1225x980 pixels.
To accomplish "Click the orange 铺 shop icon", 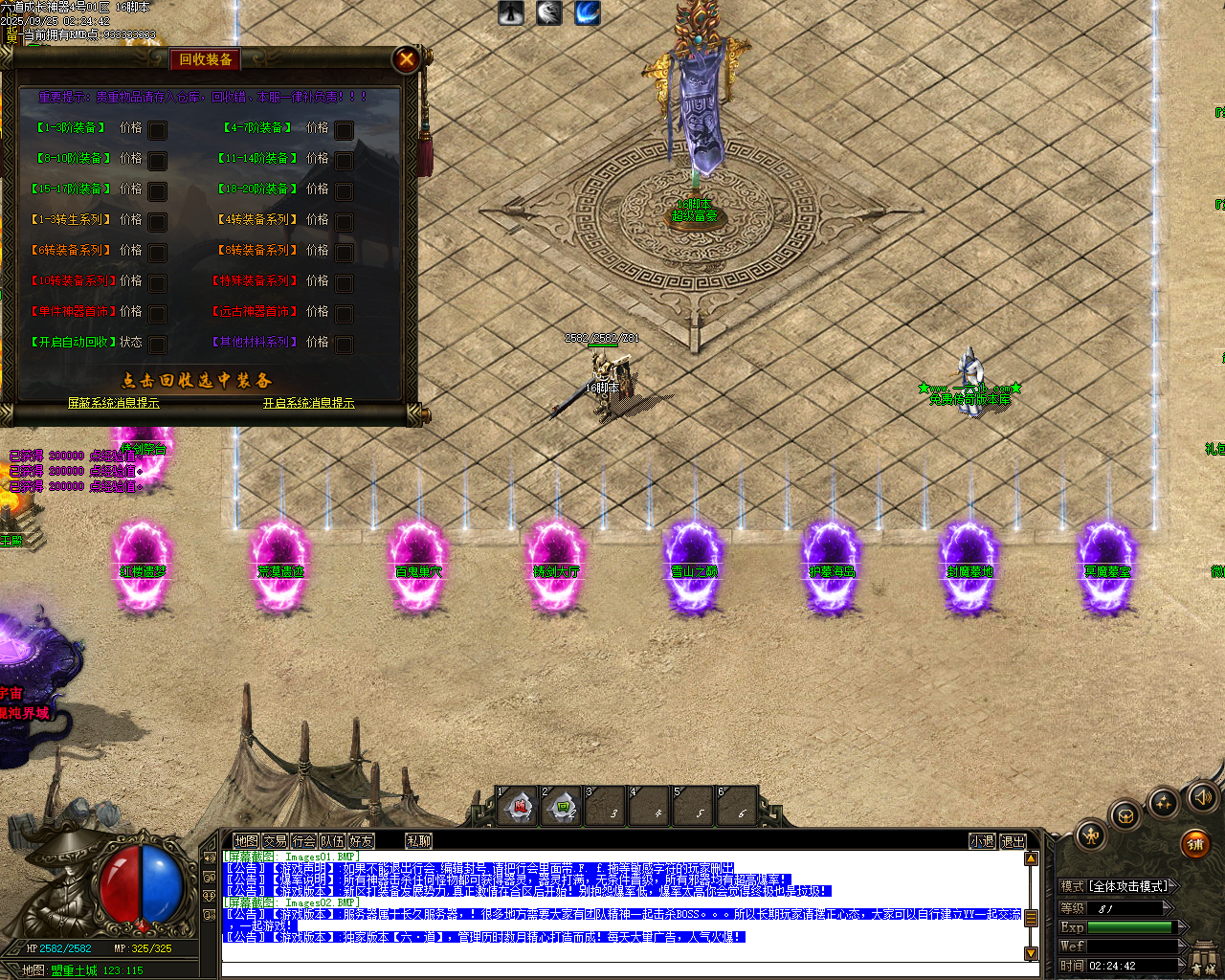I will click(1195, 844).
